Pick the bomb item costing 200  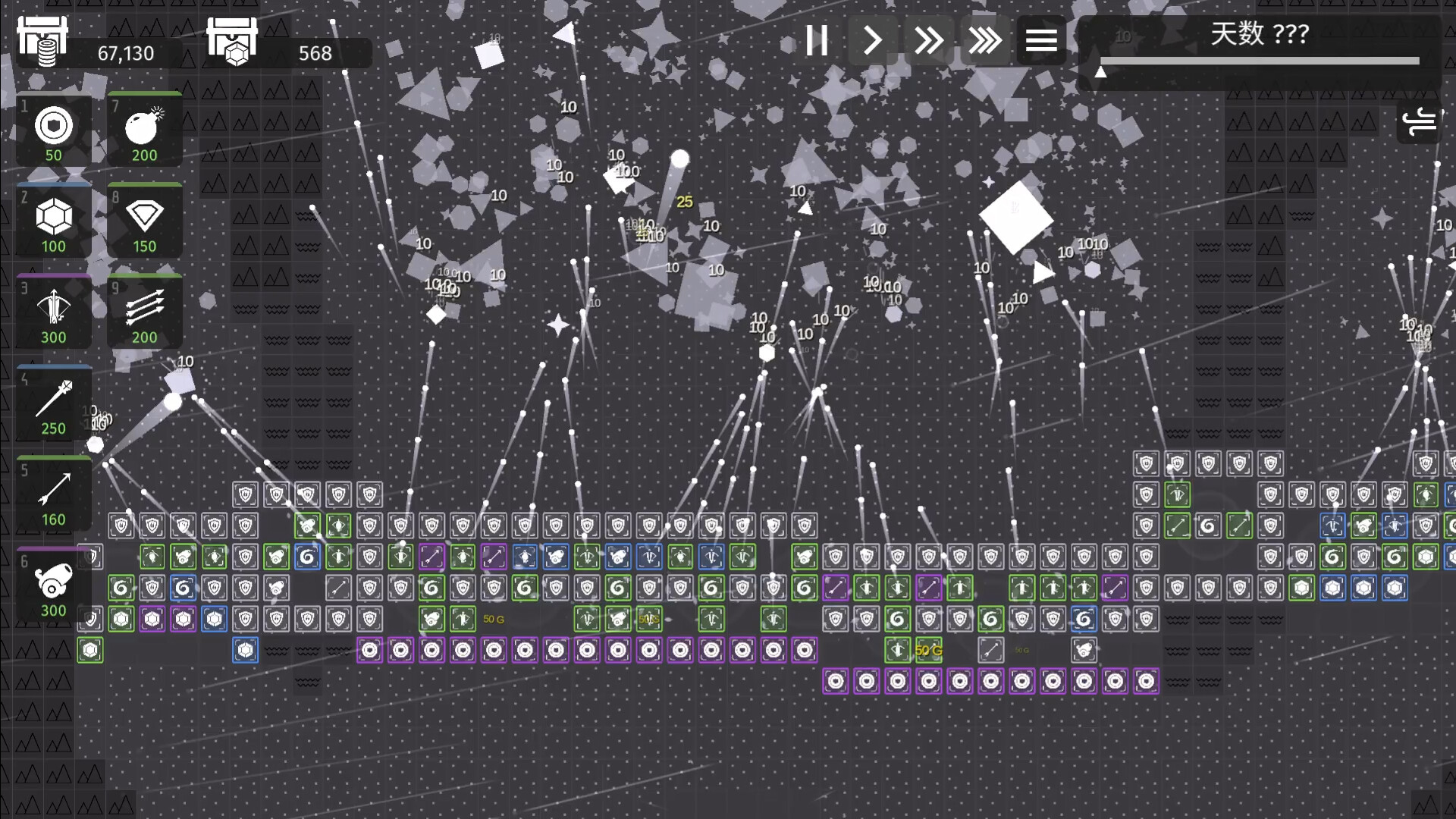point(143,130)
